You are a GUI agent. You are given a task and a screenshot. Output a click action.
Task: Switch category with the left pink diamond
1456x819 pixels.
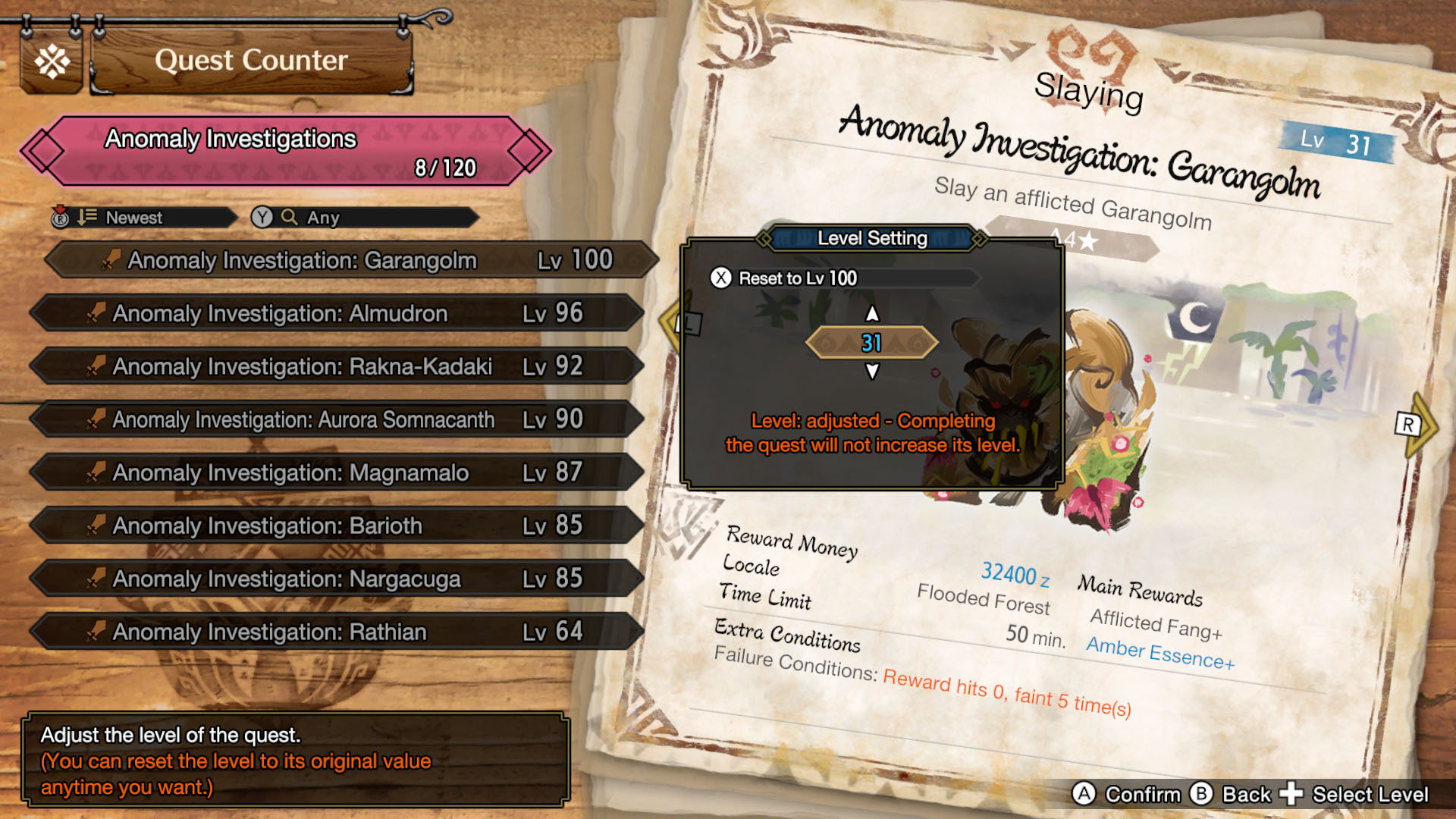click(43, 151)
